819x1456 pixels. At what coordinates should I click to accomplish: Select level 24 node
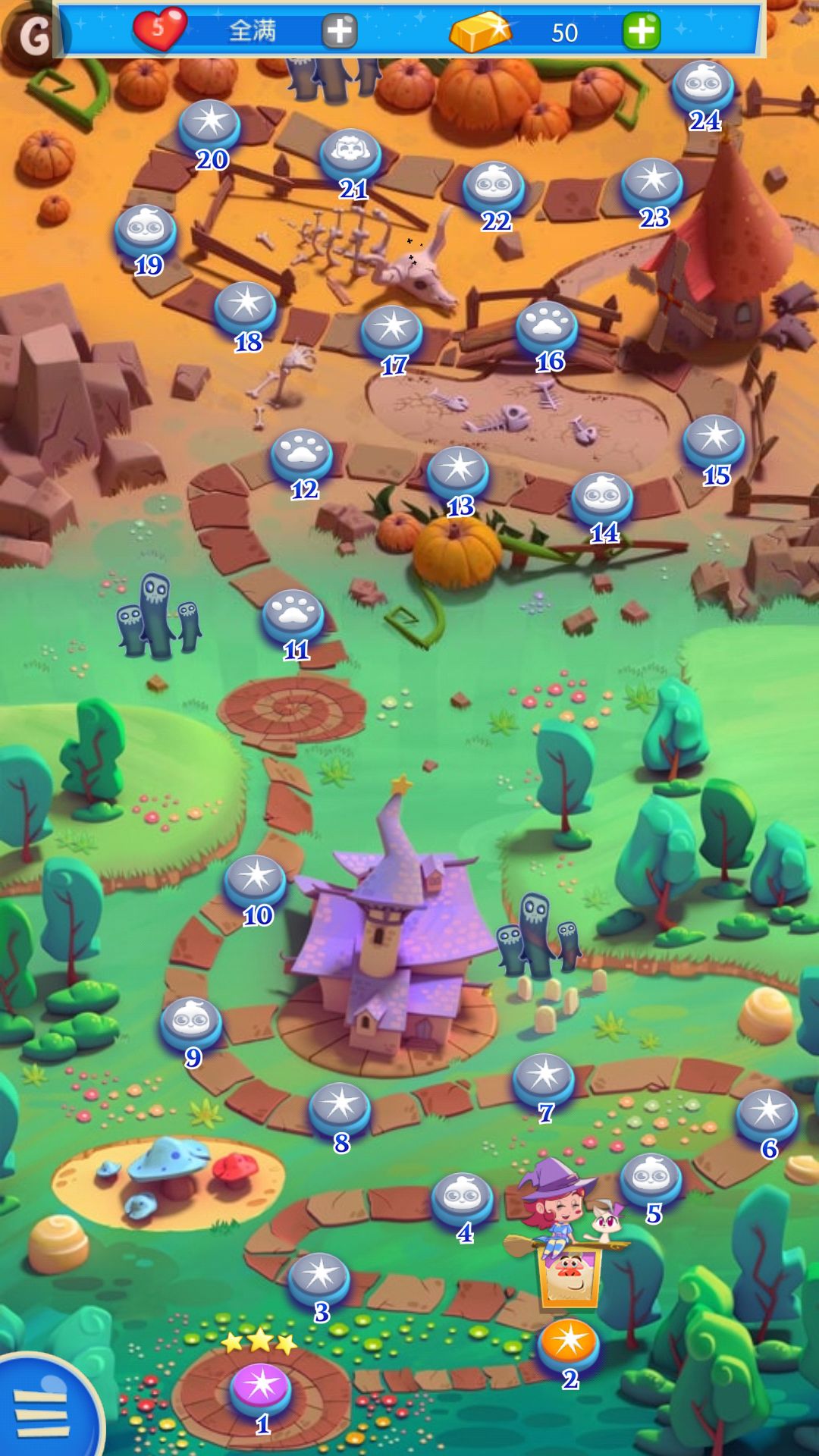703,85
